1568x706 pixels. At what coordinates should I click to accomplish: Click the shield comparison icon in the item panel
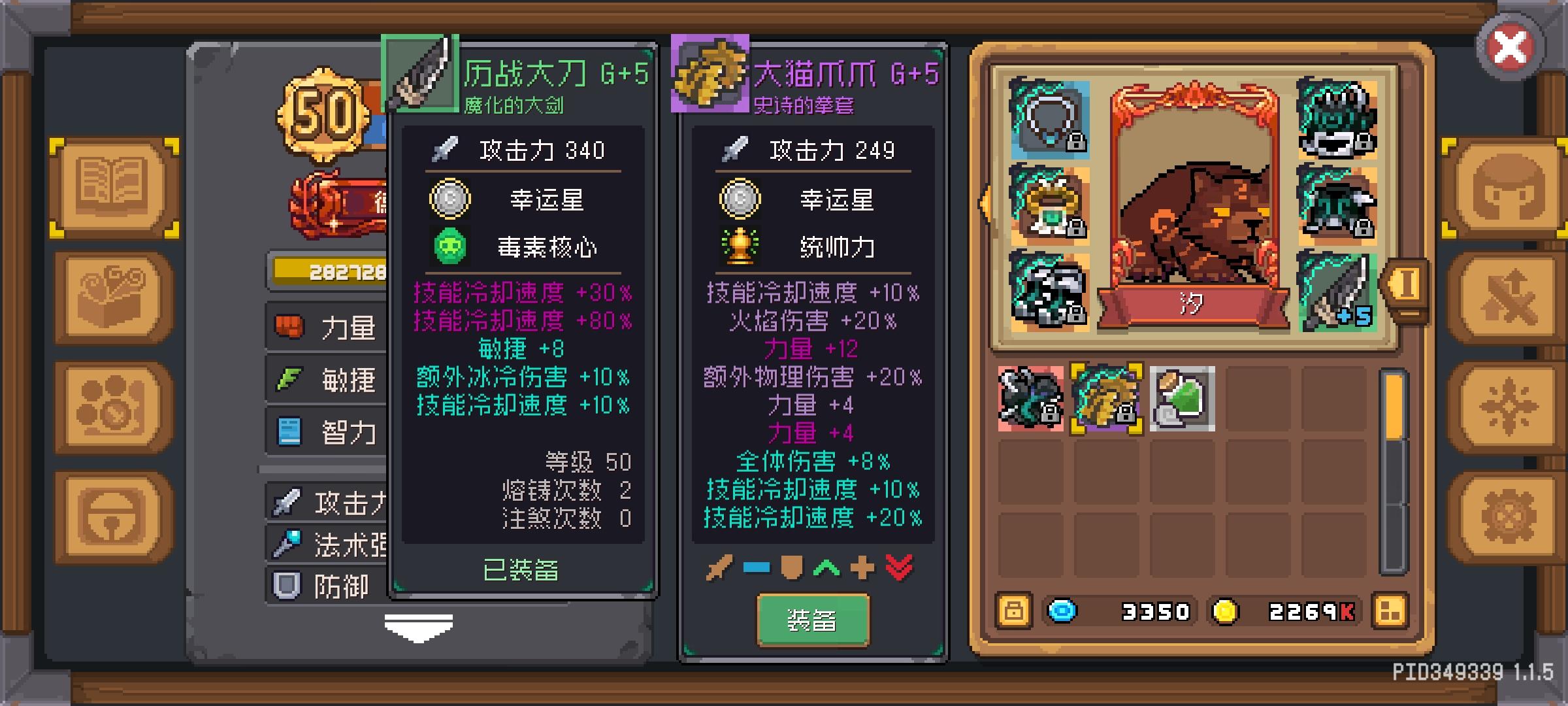tap(793, 567)
